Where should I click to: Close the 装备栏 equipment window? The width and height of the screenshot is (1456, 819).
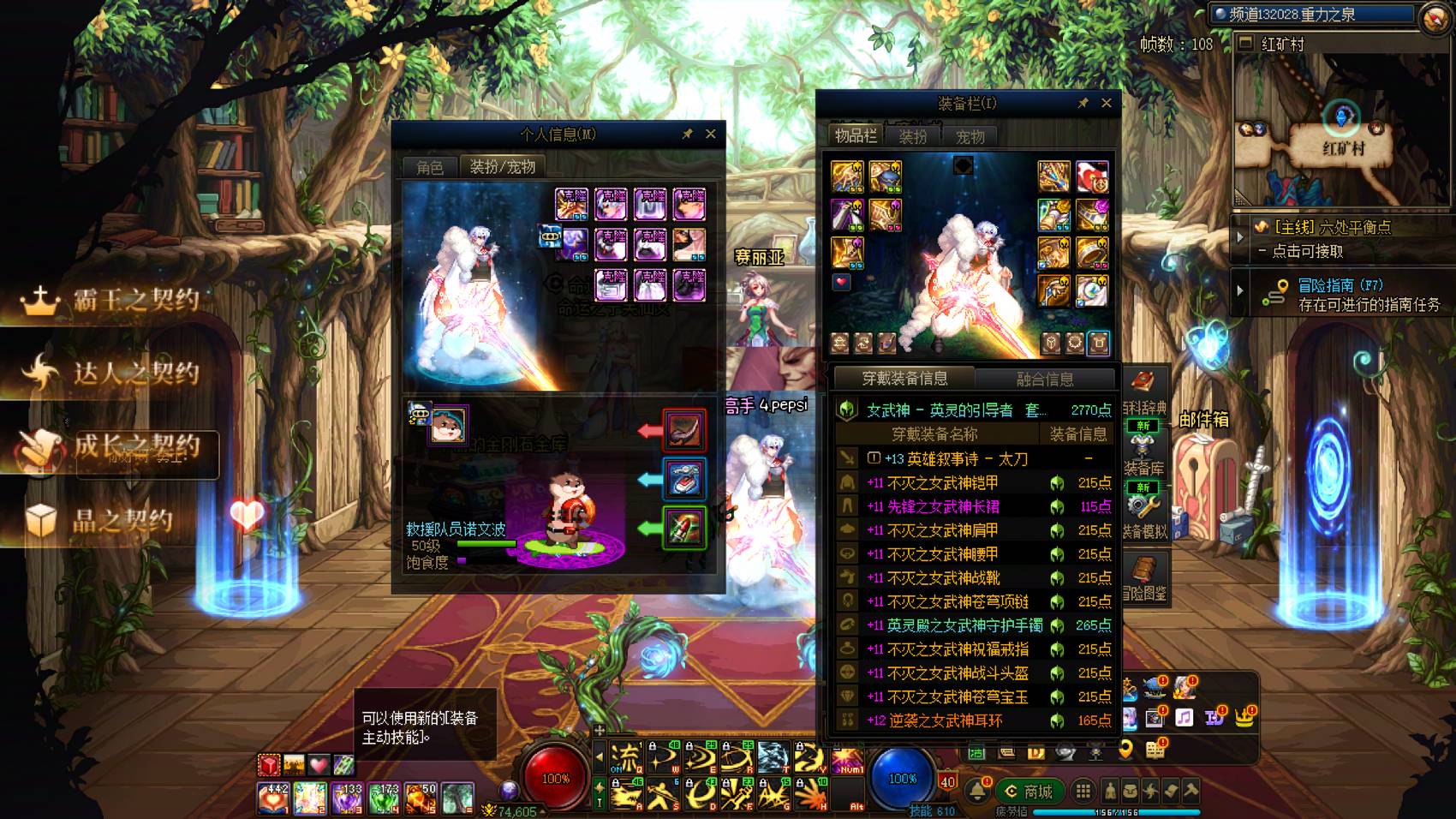1106,103
